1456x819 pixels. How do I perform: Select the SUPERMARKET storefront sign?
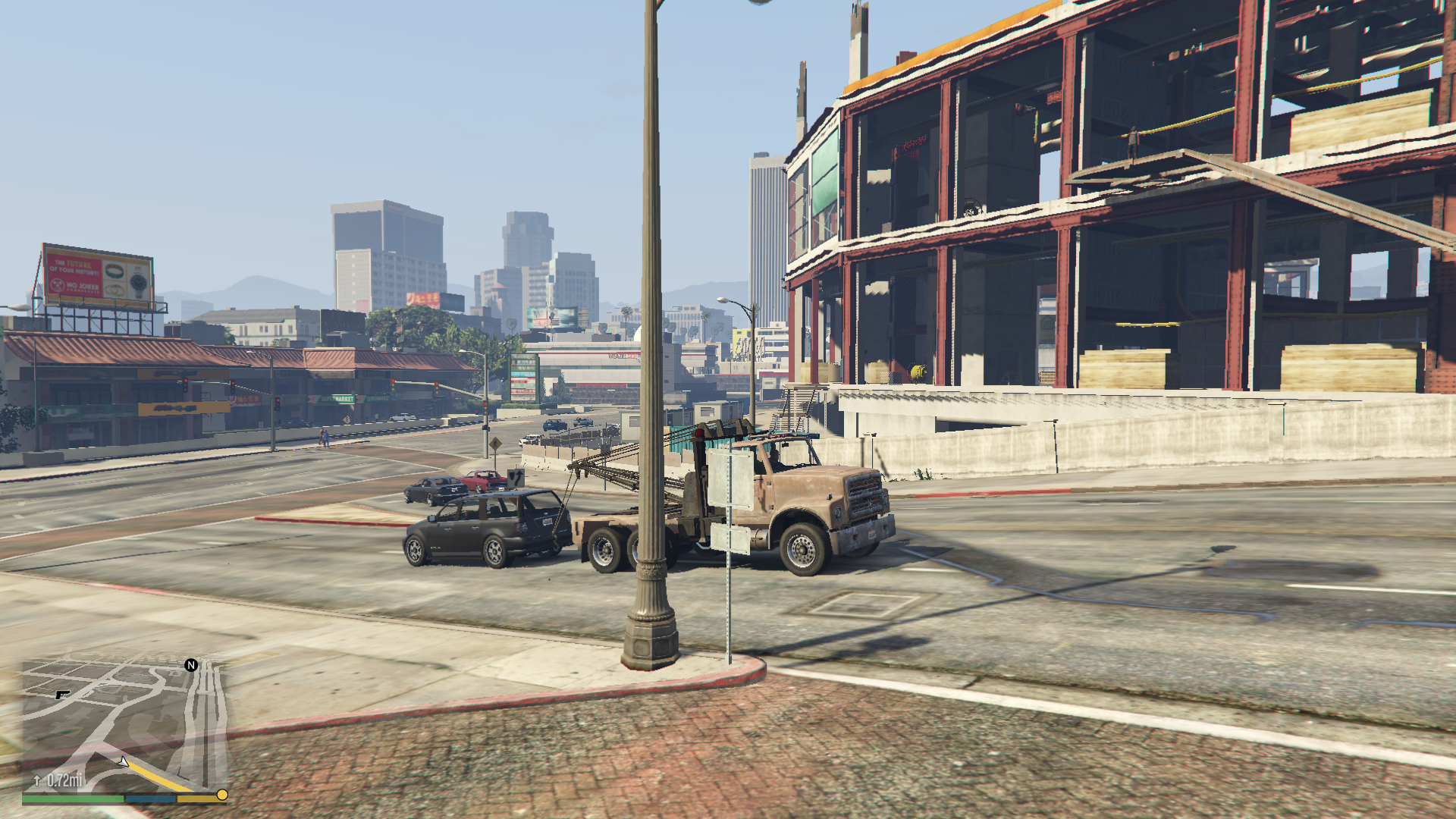[337, 399]
